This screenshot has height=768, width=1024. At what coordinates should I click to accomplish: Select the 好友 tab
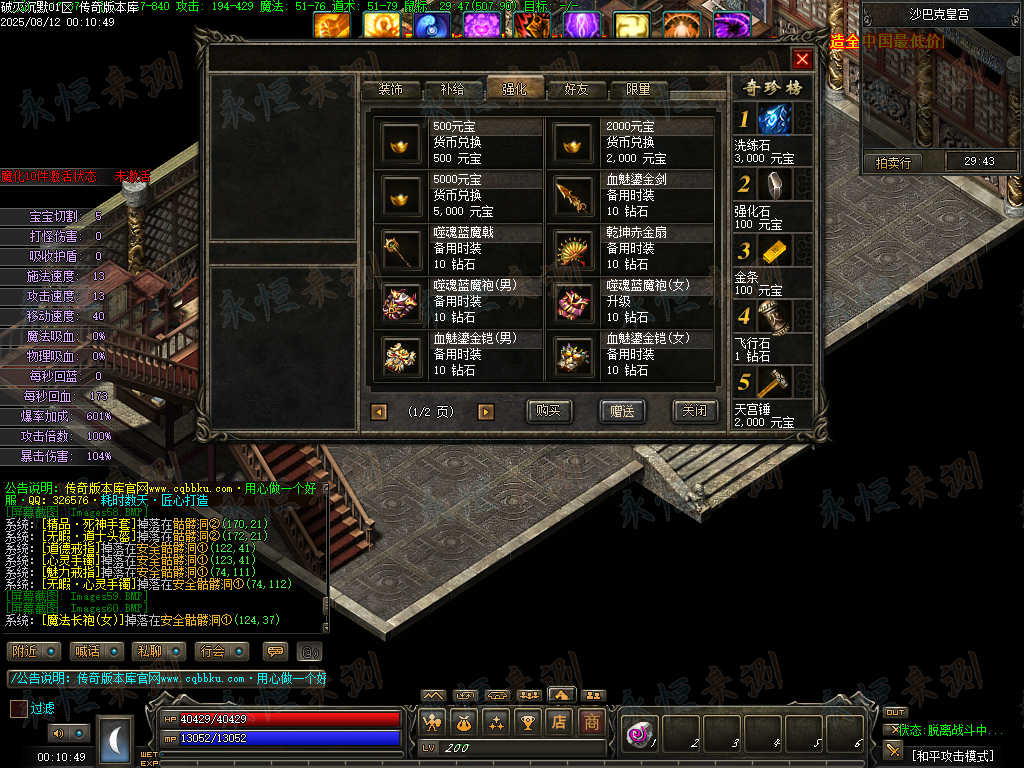pos(577,89)
